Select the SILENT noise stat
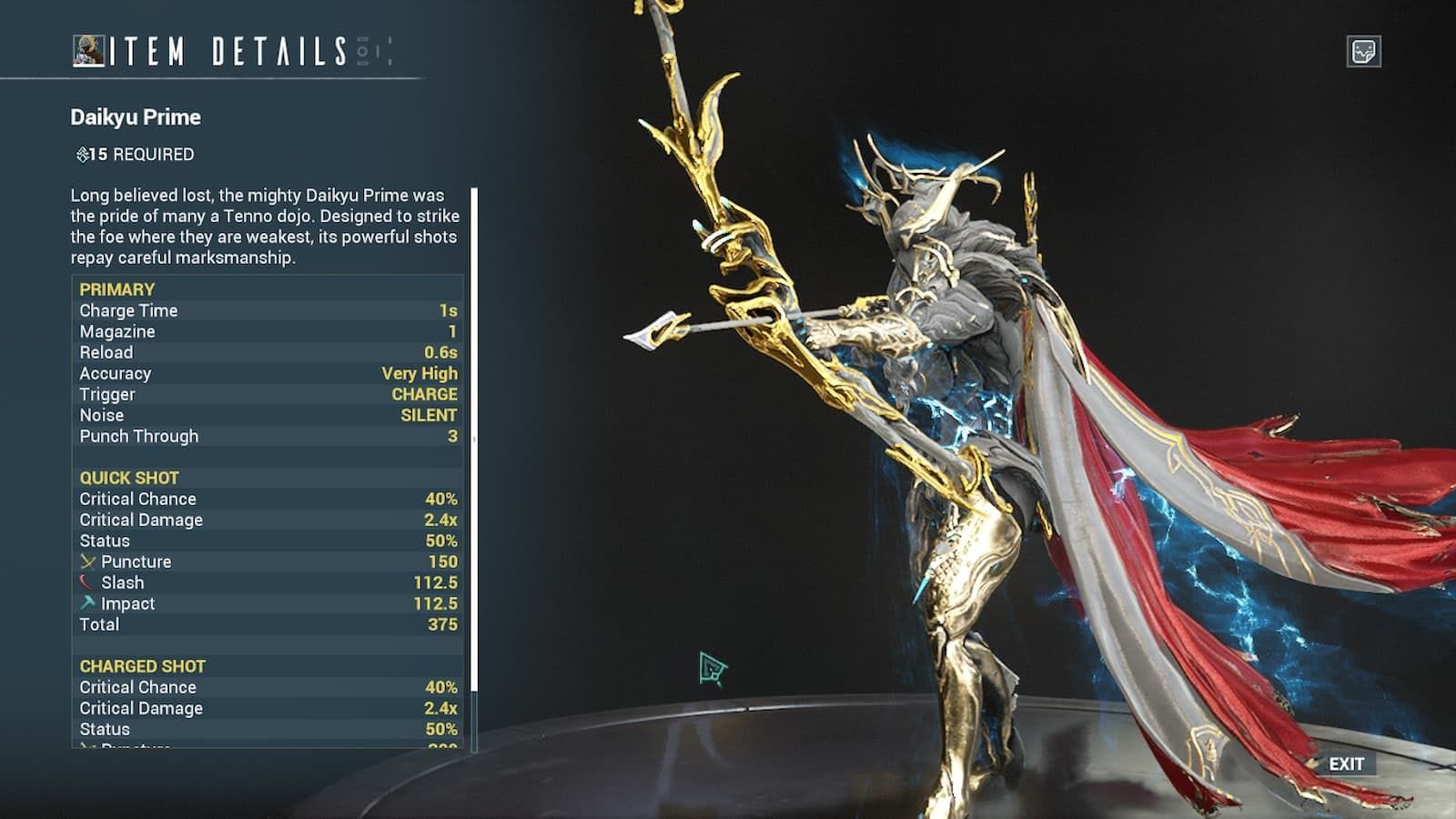 (427, 415)
